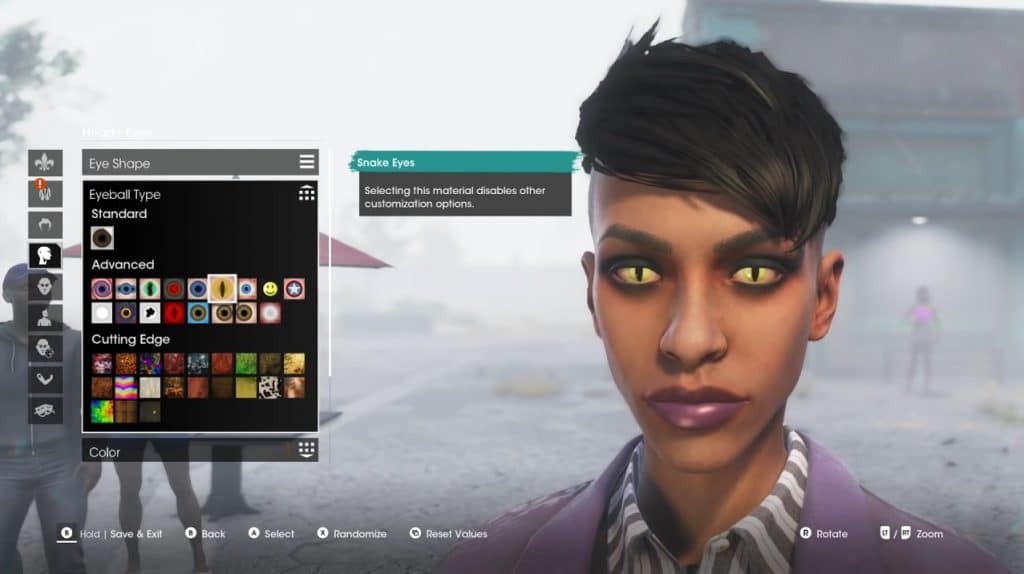Select the head profile category tab

coord(45,255)
